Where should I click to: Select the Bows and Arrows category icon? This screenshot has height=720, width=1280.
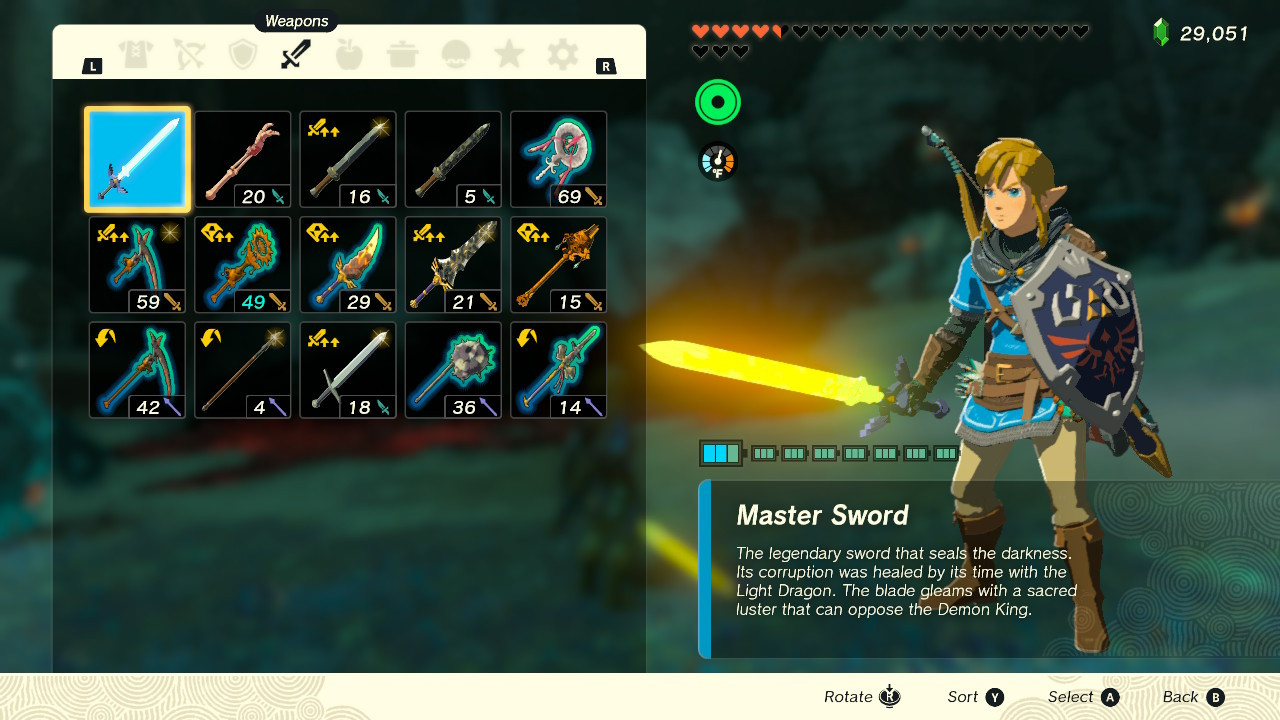pyautogui.click(x=189, y=55)
